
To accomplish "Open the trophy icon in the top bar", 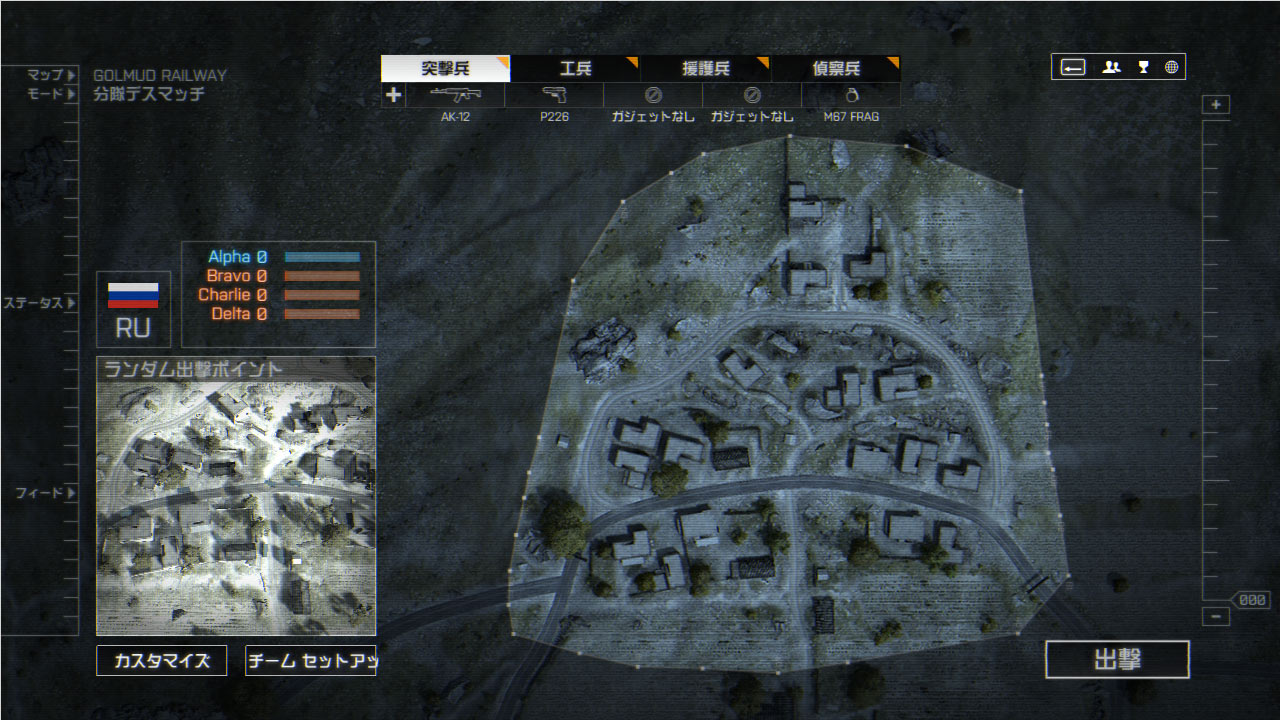I will [x=1143, y=68].
